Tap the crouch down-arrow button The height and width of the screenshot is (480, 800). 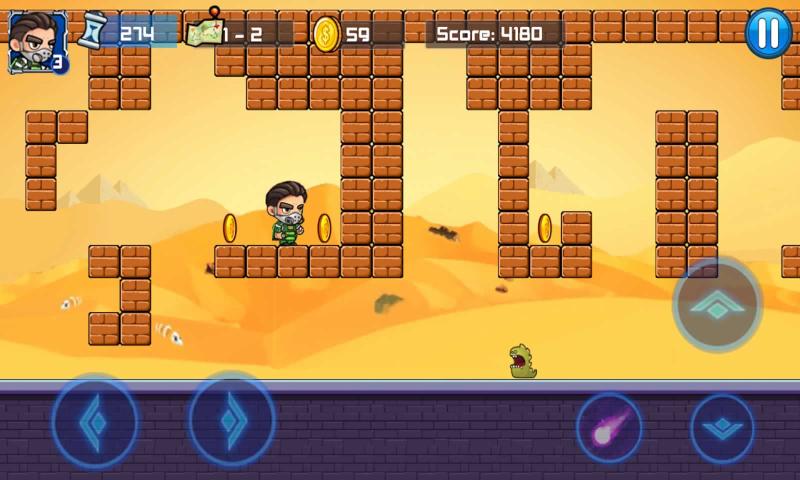click(x=722, y=429)
